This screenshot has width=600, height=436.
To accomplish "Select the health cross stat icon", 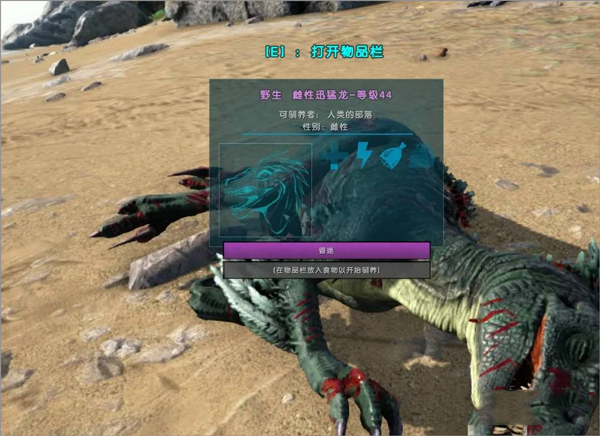I will coord(335,154).
